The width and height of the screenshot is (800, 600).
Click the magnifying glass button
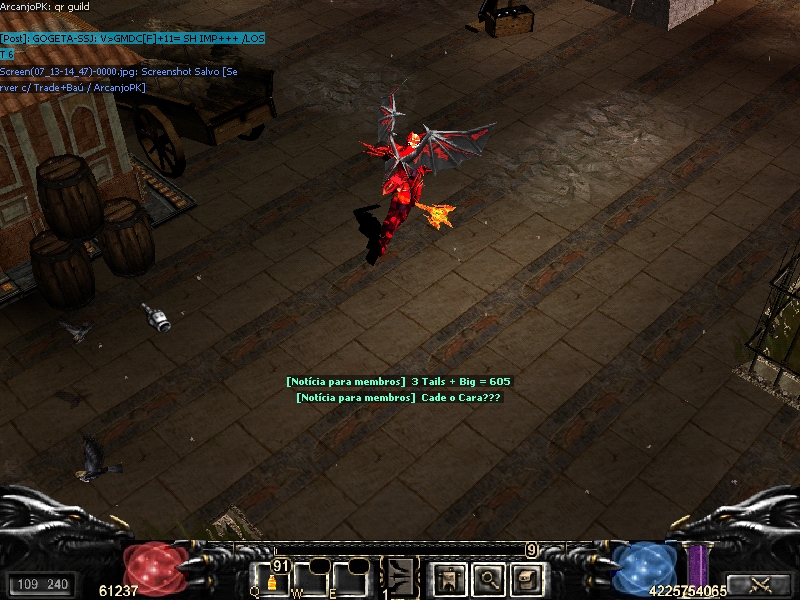point(487,578)
